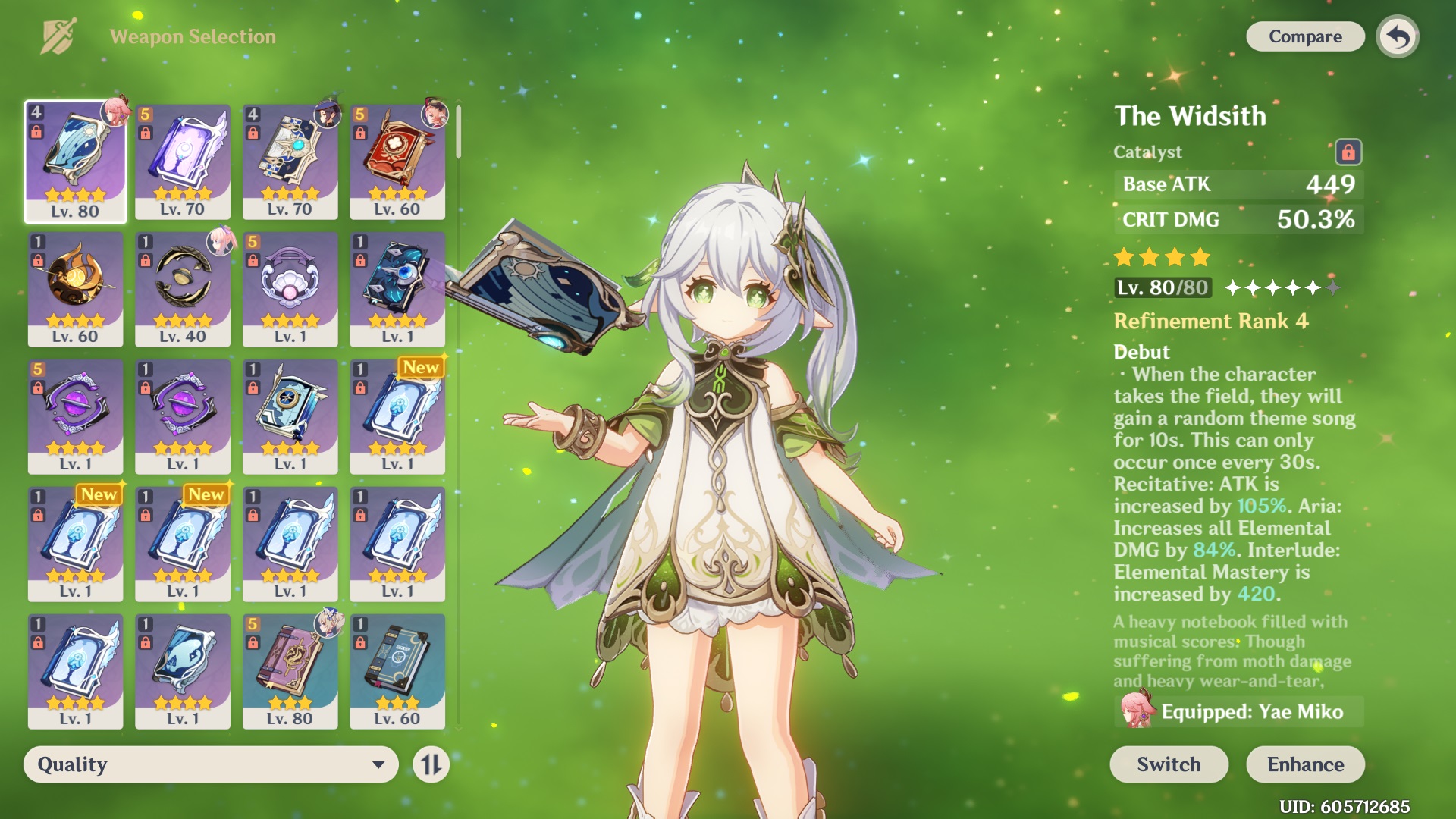This screenshot has width=1456, height=819.
Task: Open the Compare weapons view
Action: tap(1304, 36)
